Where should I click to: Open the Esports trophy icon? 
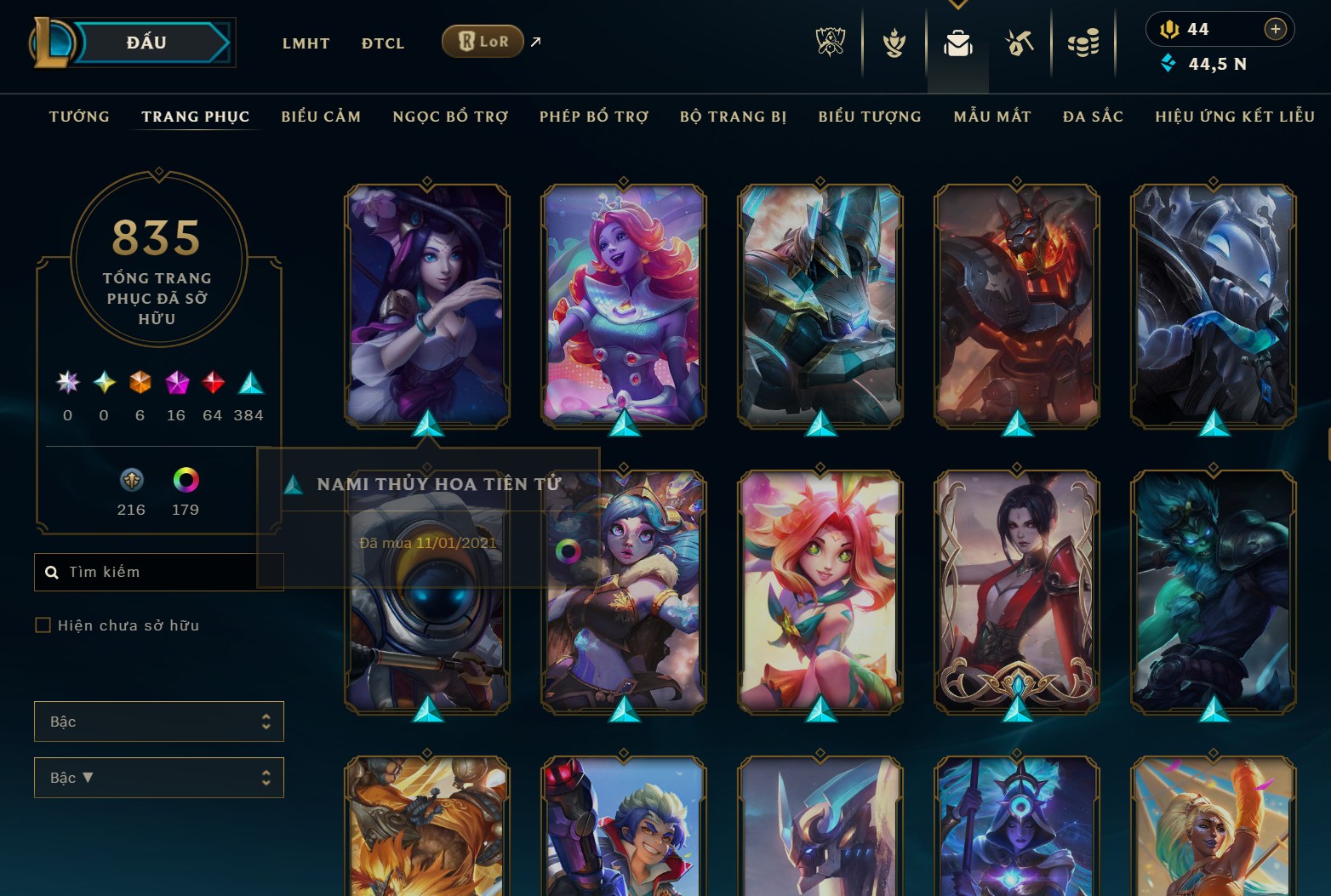(830, 43)
